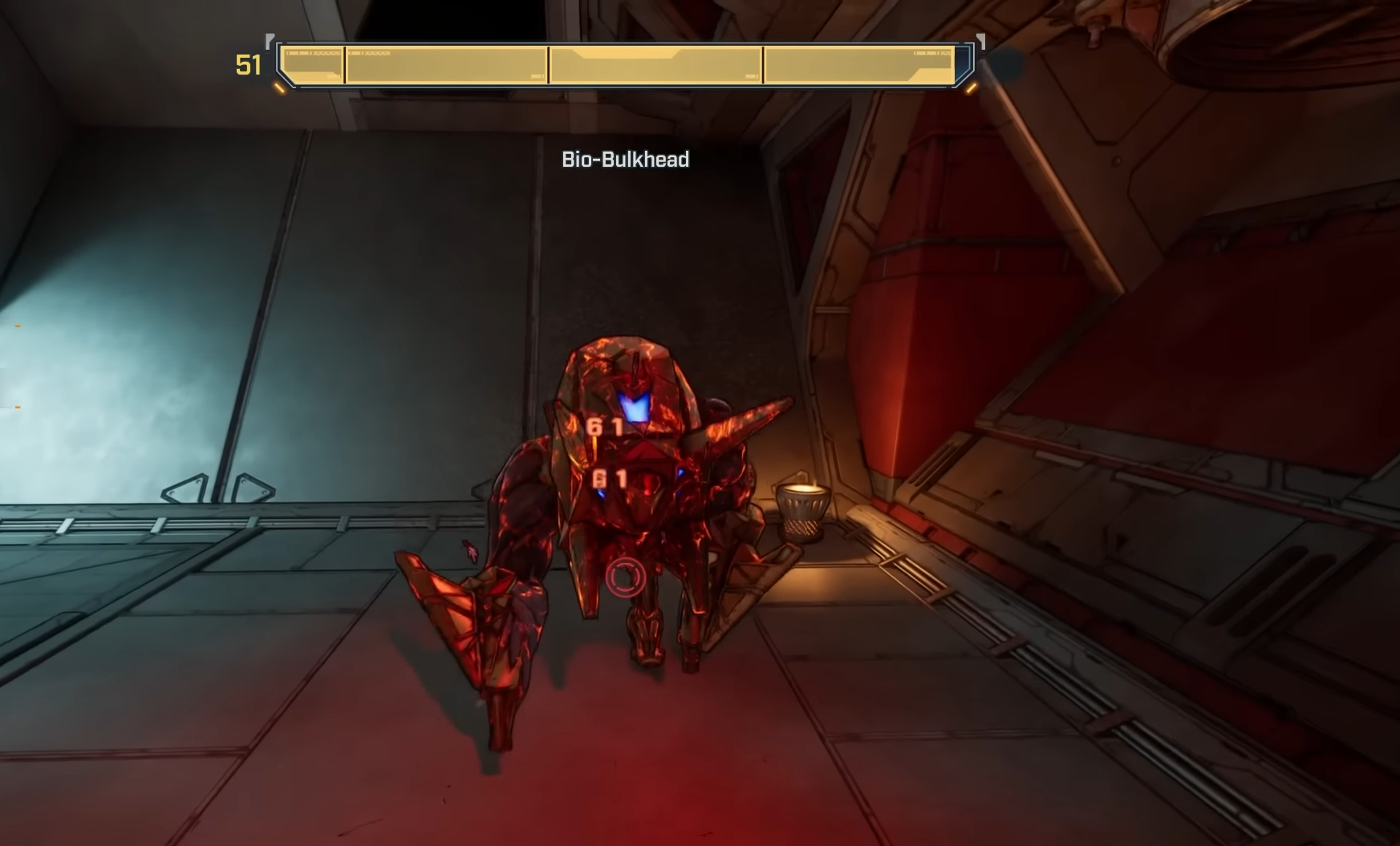Click the yellow boss health bar fill

pos(618,64)
